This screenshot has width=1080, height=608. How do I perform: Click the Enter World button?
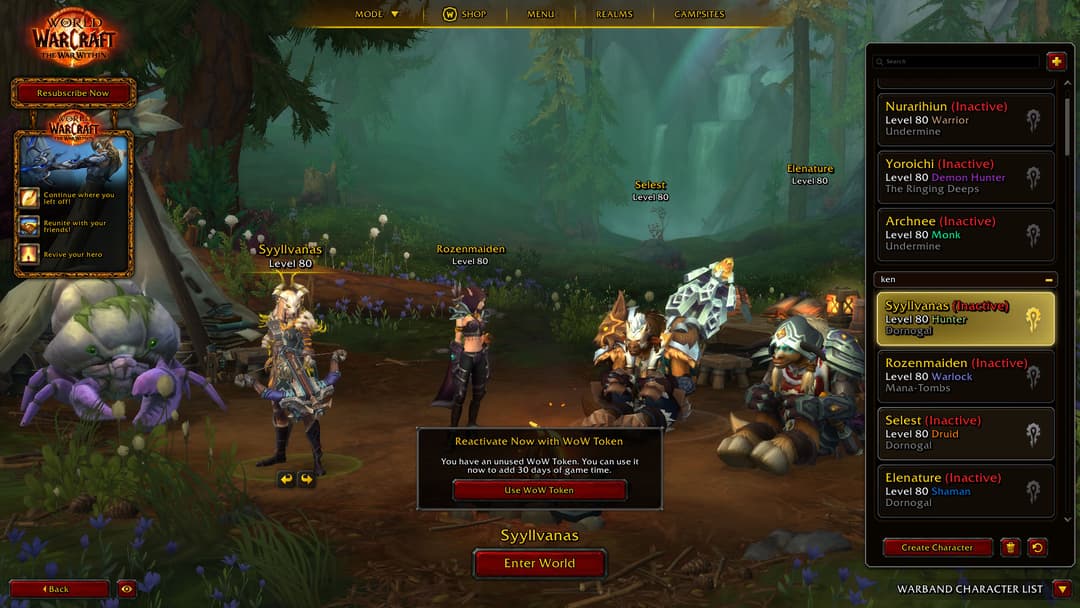click(x=539, y=564)
